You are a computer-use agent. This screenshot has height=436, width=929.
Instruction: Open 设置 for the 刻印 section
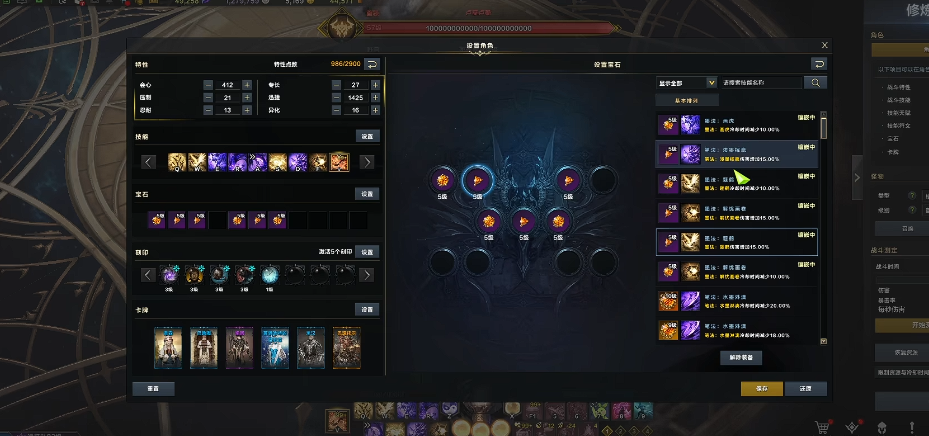pyautogui.click(x=368, y=252)
